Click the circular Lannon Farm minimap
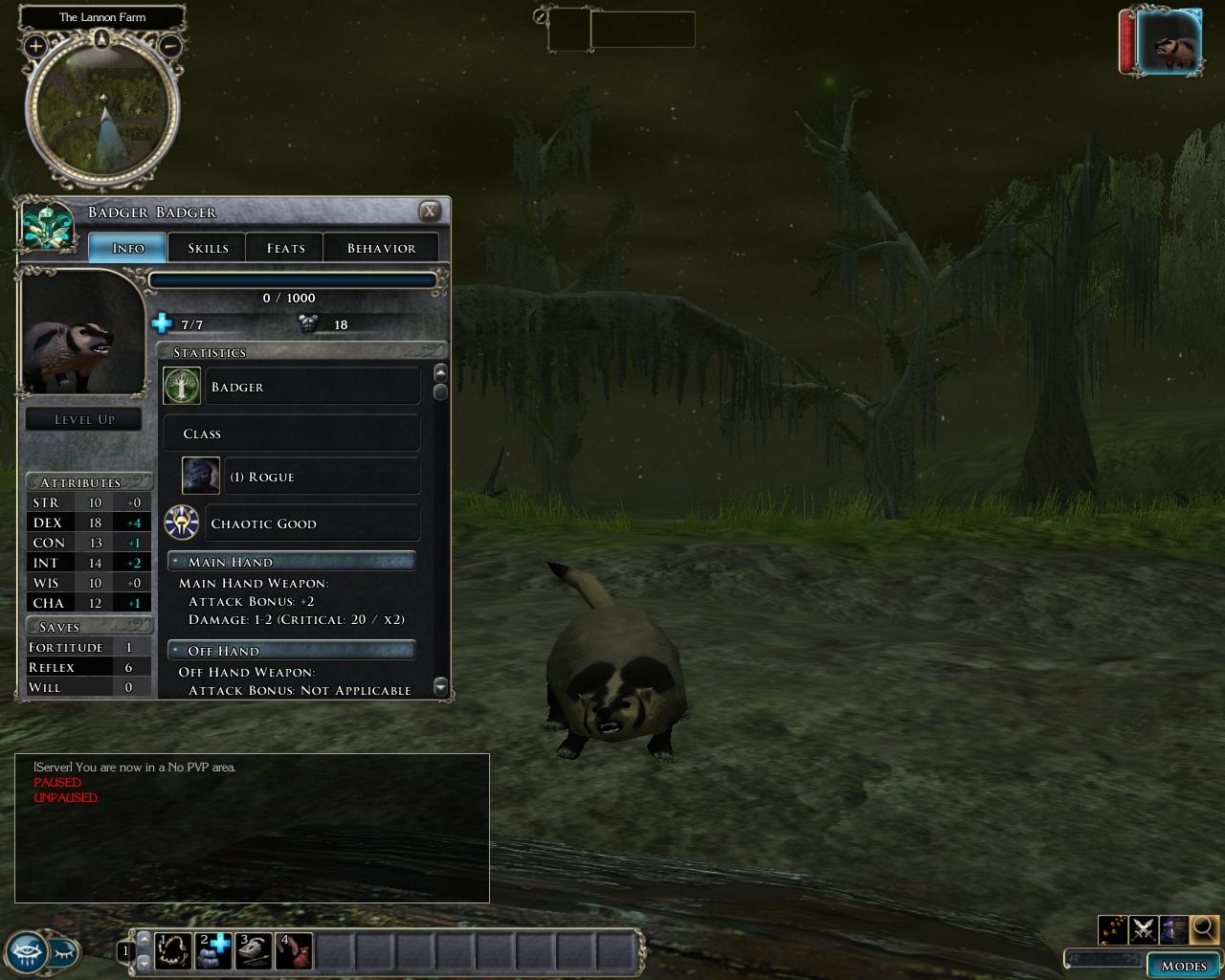Image resolution: width=1225 pixels, height=980 pixels. click(x=102, y=110)
